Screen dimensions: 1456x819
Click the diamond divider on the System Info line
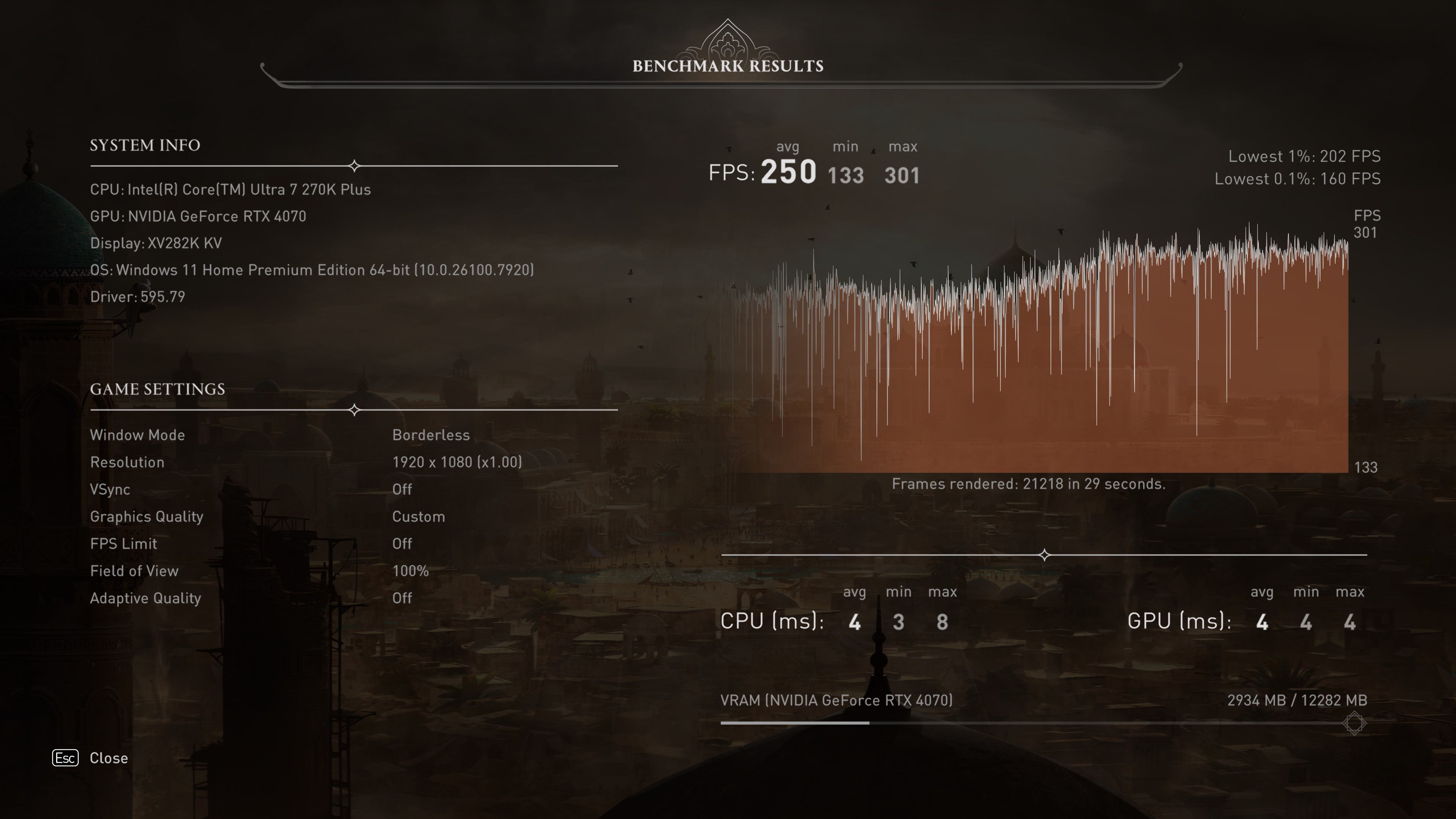click(355, 166)
